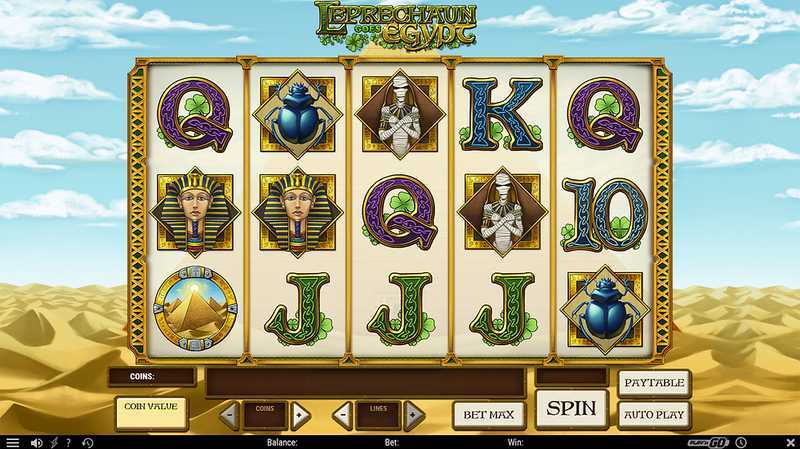Increase the number of lines
Image resolution: width=800 pixels, height=449 pixels.
click(413, 415)
